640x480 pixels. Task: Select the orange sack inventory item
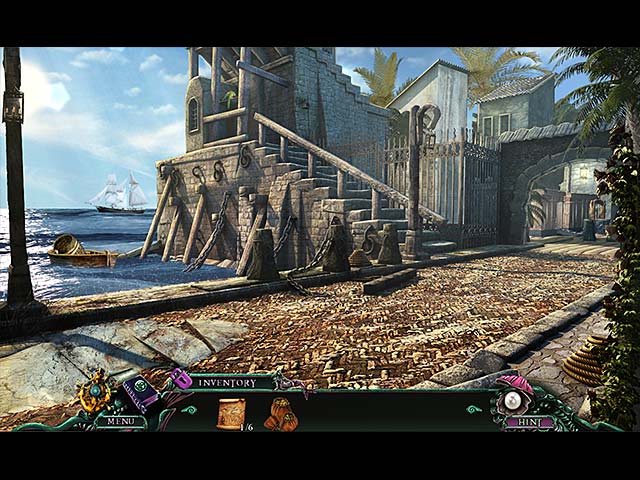click(x=280, y=413)
